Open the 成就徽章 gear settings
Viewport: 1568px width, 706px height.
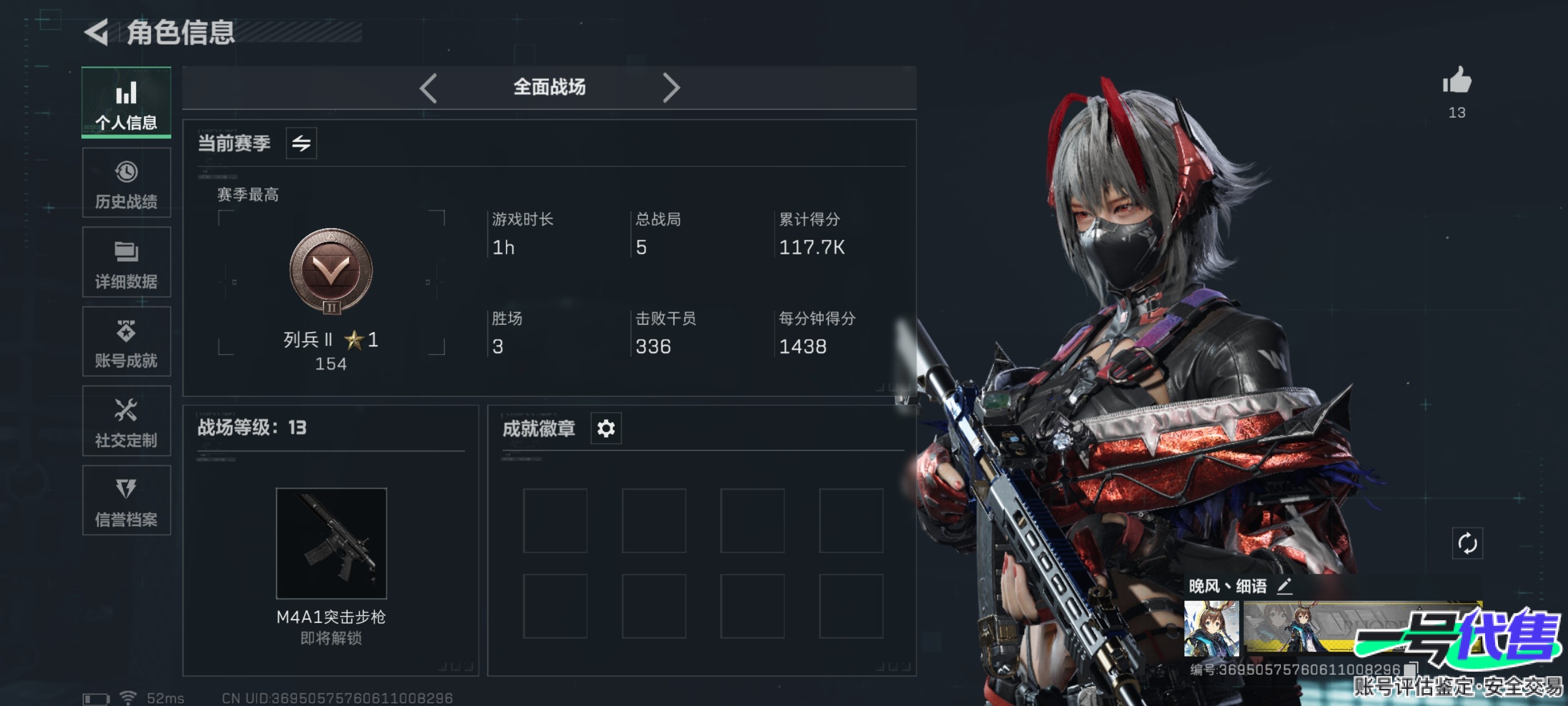(x=606, y=428)
